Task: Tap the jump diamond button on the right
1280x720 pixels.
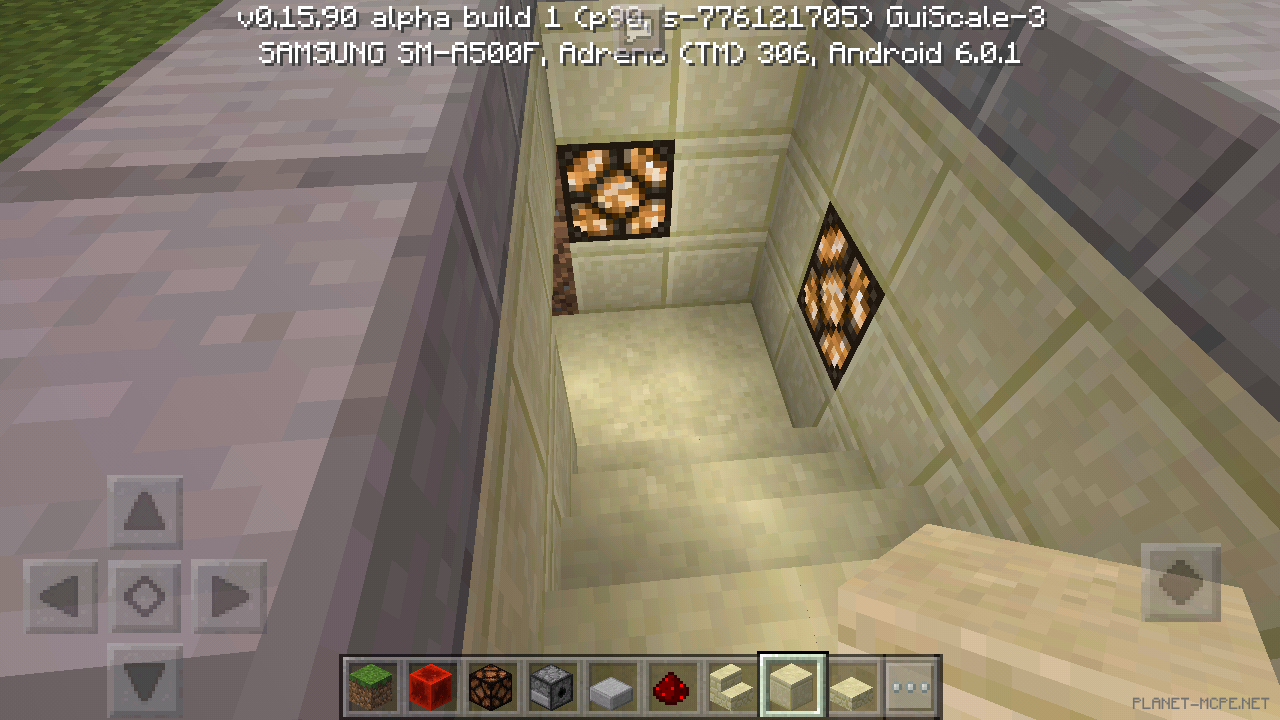Action: click(1180, 583)
